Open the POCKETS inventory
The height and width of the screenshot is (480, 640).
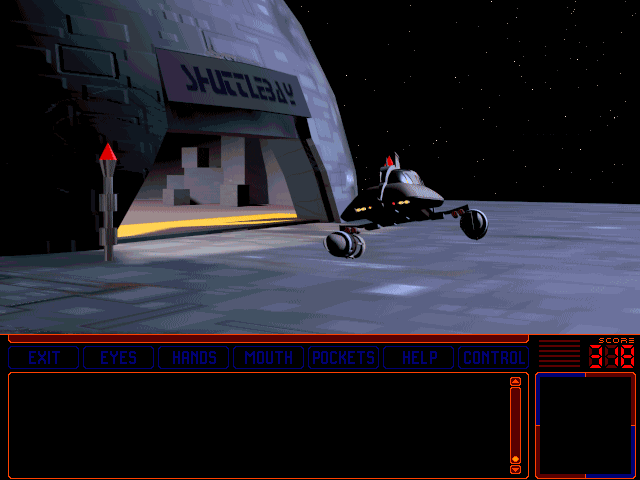[x=344, y=358]
